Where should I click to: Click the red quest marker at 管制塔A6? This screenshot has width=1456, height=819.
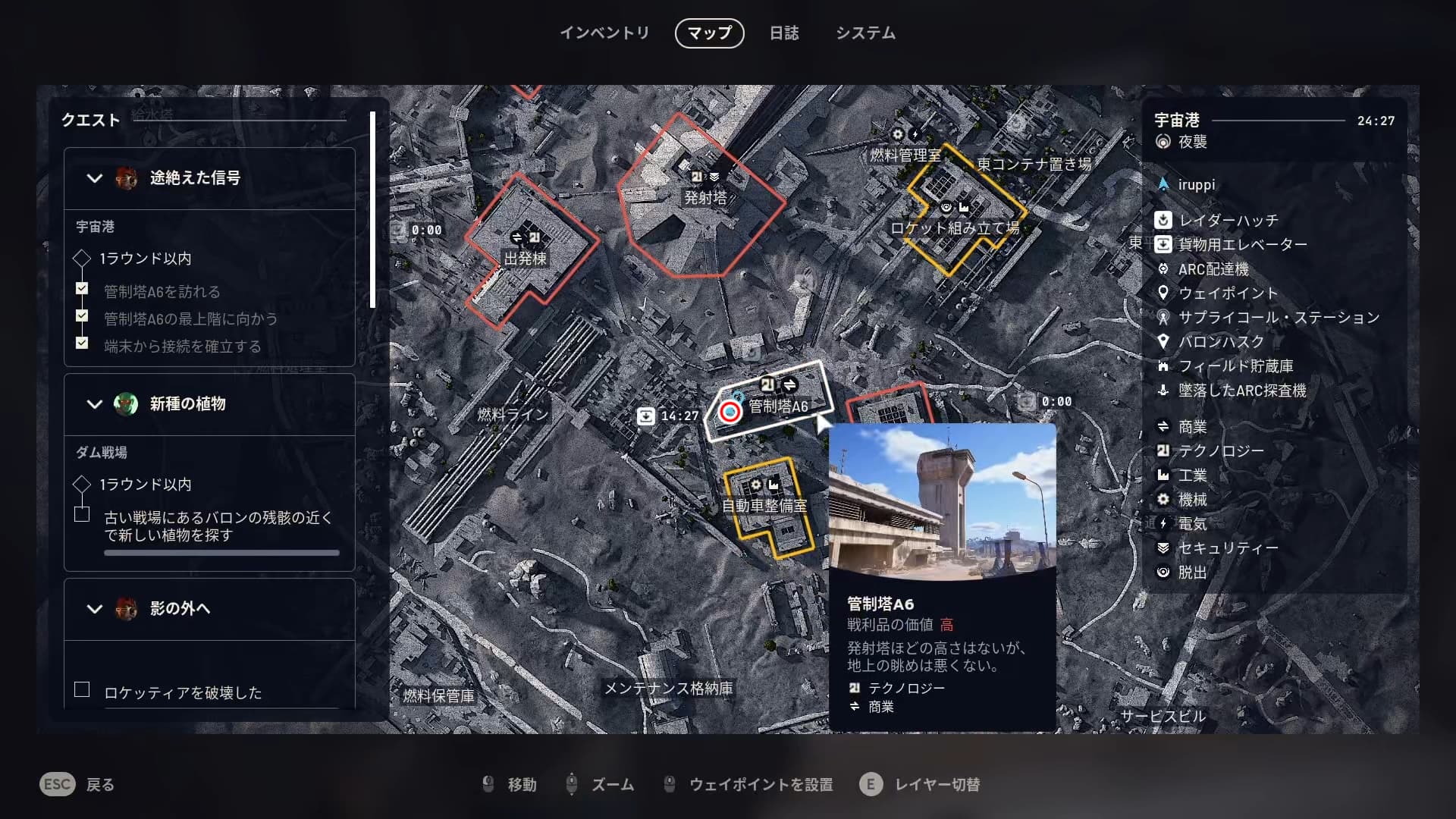[730, 412]
